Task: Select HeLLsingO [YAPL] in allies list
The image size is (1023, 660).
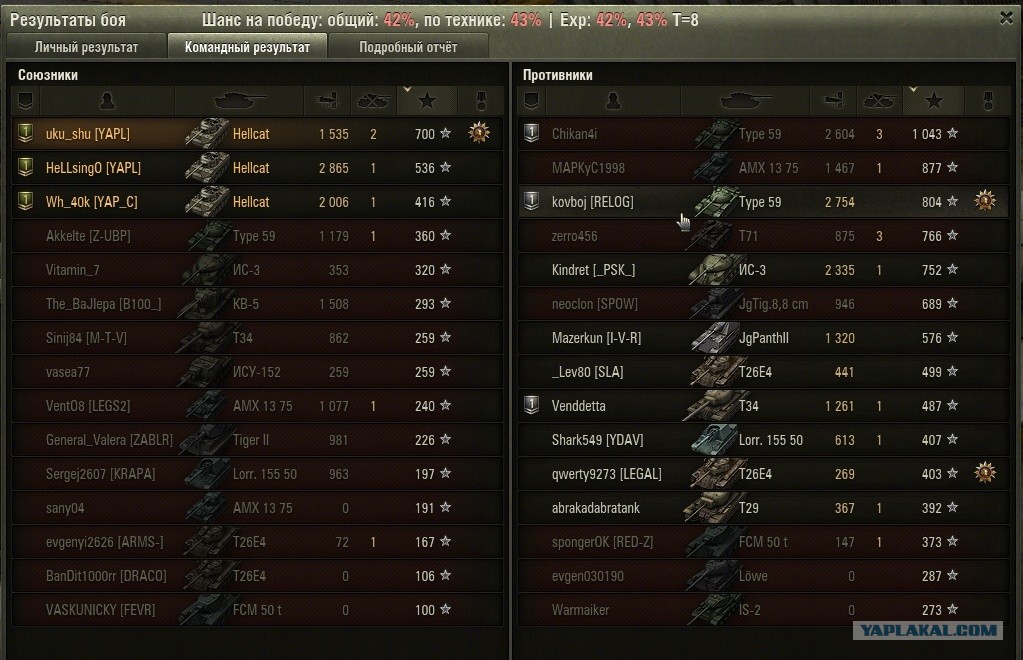Action: click(x=93, y=168)
